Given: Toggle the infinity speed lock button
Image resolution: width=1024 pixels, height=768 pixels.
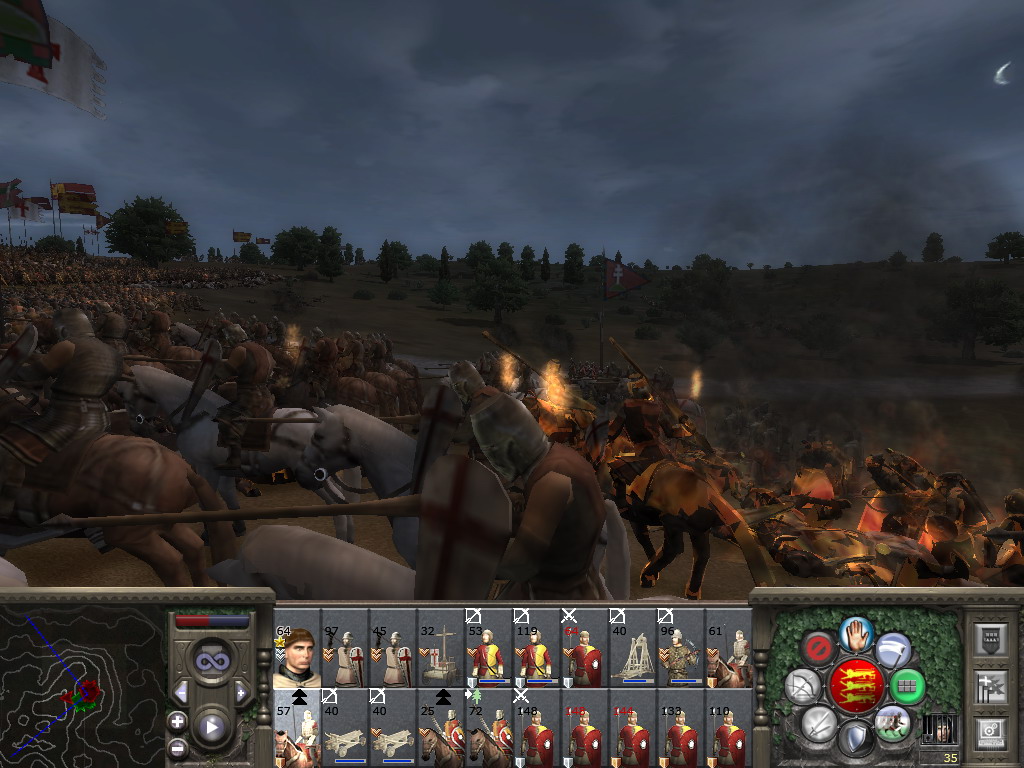Looking at the screenshot, I should tap(211, 661).
